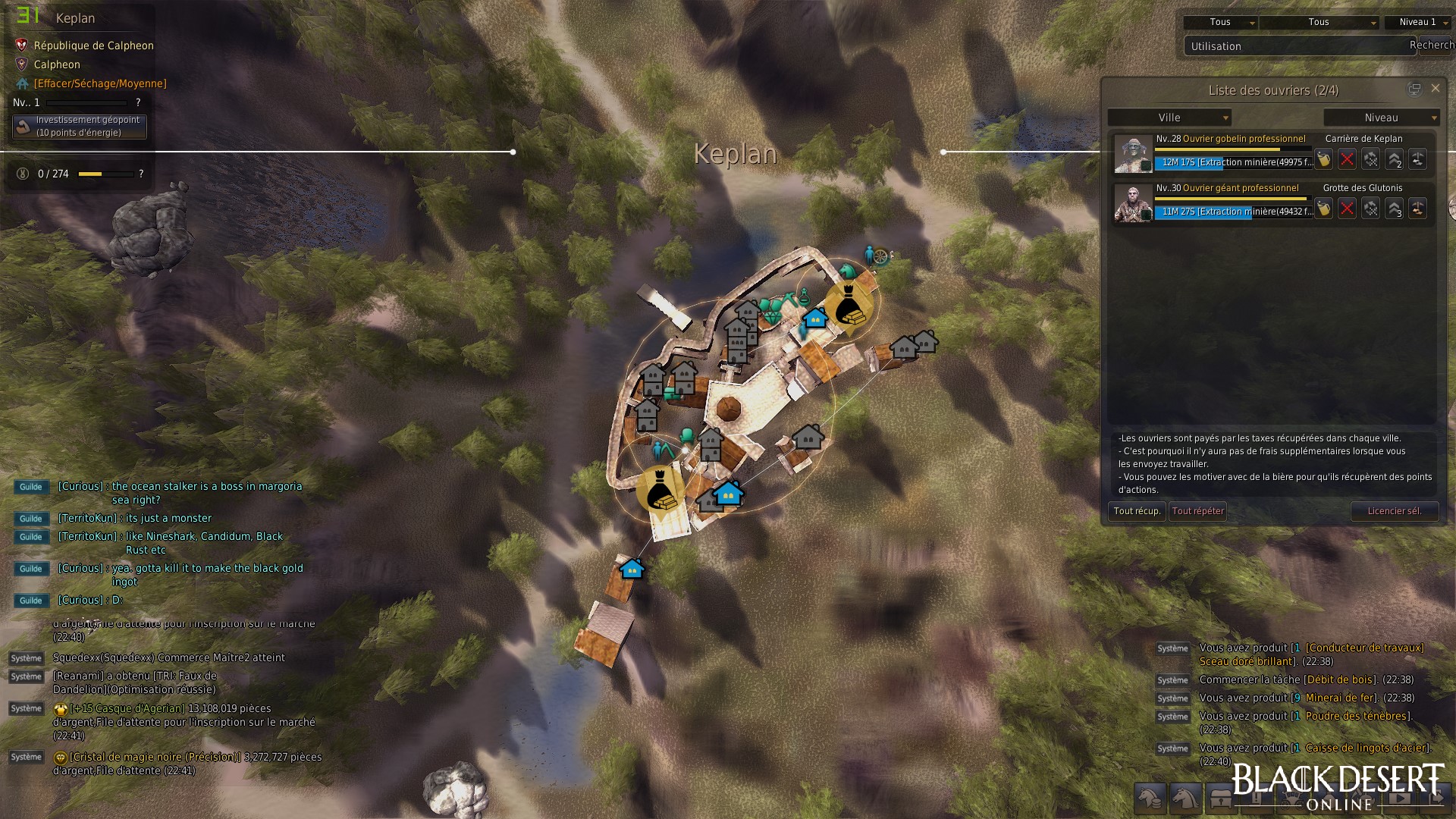This screenshot has height=819, width=1456.
Task: Open the Niveau sort dropdown in worker list
Action: 1381,118
